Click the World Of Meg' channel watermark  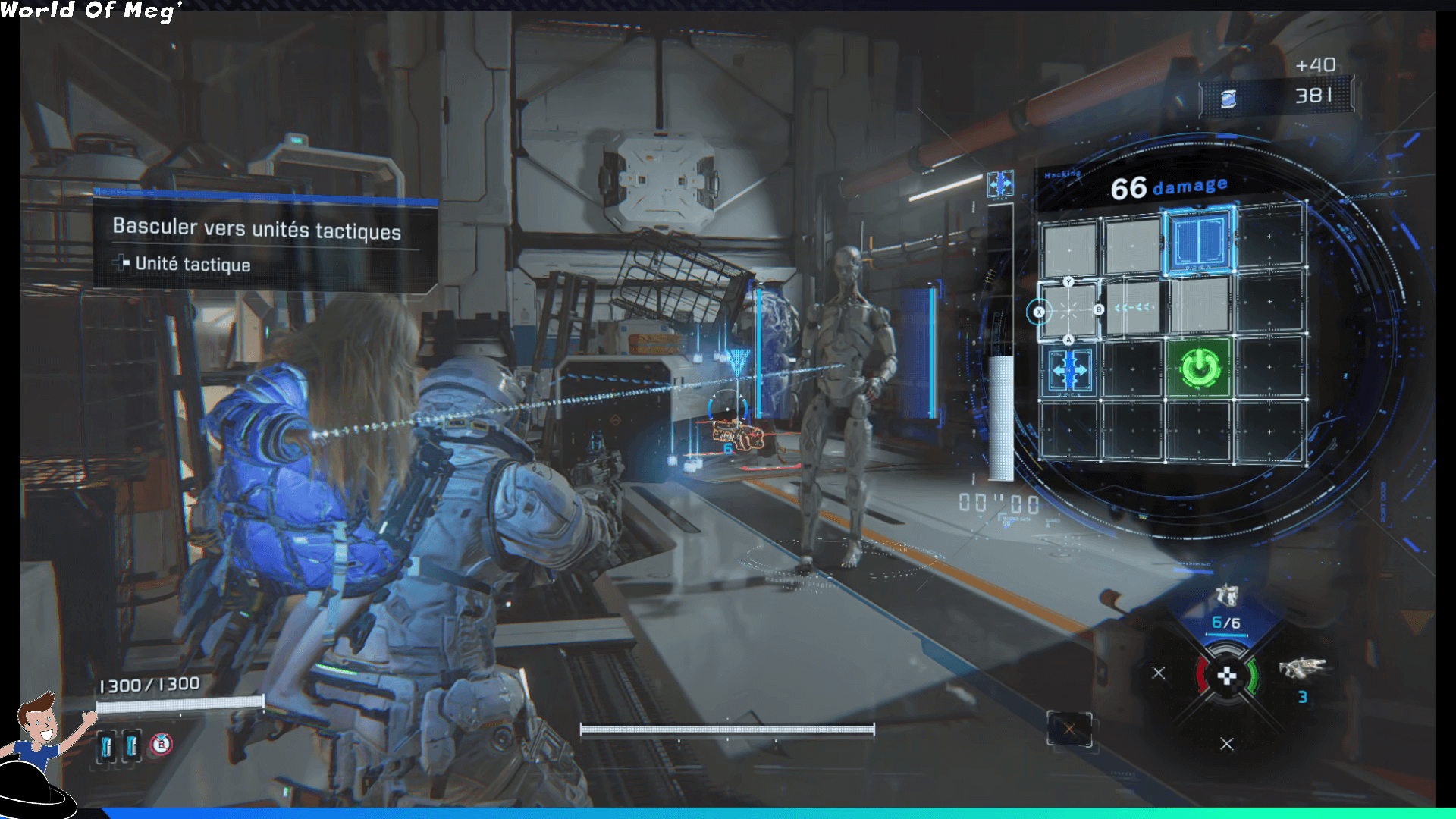coord(91,11)
